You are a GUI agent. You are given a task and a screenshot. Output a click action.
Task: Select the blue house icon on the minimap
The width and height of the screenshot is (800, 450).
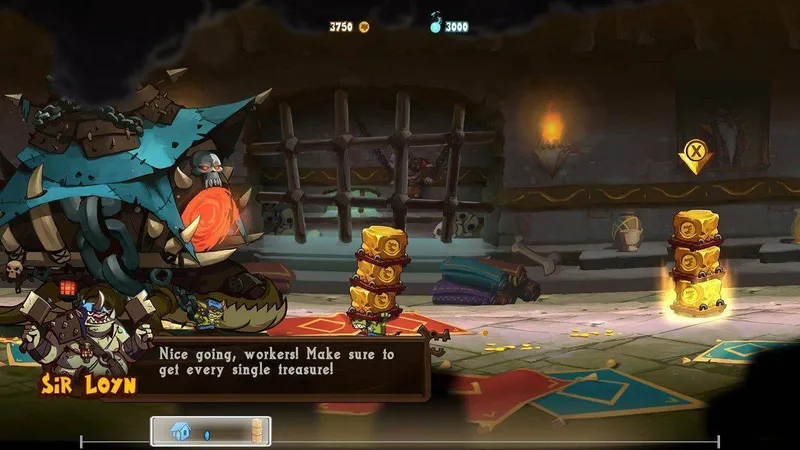[180, 431]
